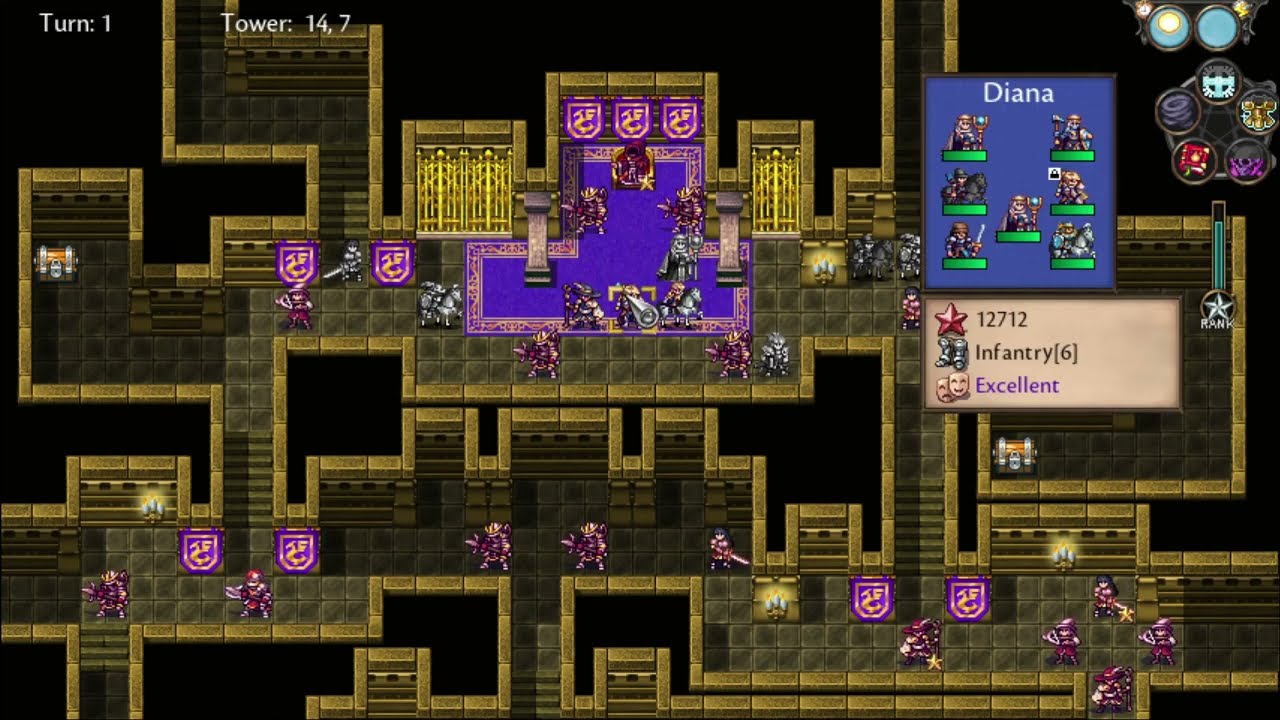The height and width of the screenshot is (720, 1280).
Task: Select the golden cross spell icon
Action: 1258,112
